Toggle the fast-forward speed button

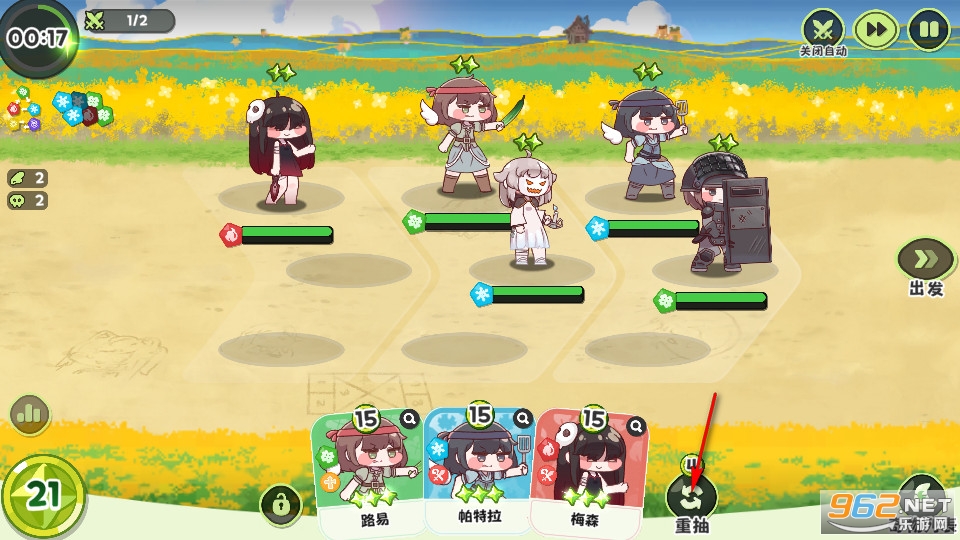876,29
